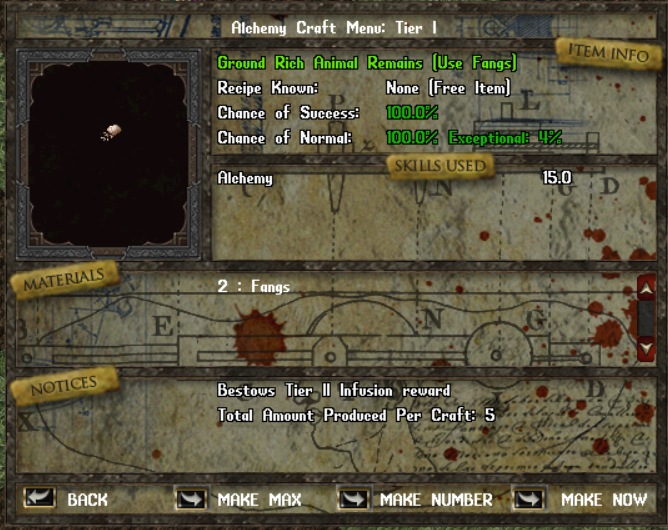Start crafting with Make Now
Screen dimensions: 668x530
point(529,498)
